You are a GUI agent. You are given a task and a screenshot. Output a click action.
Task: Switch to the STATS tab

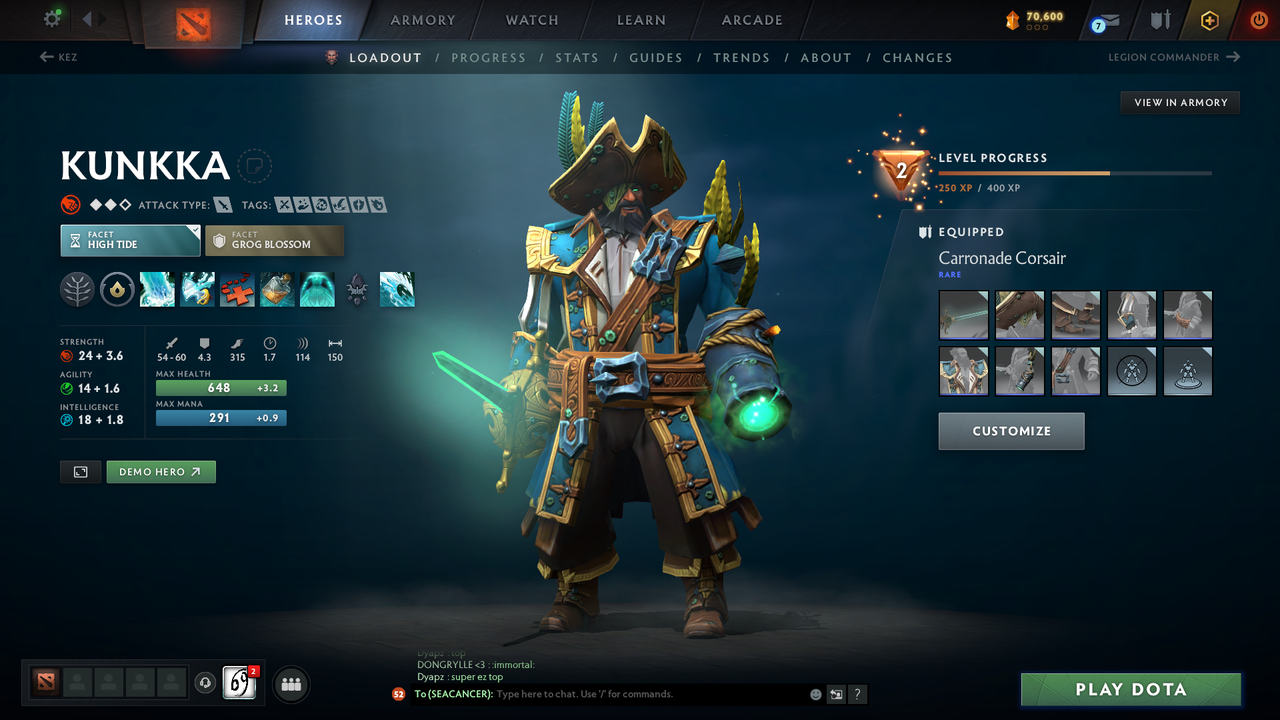click(x=577, y=57)
